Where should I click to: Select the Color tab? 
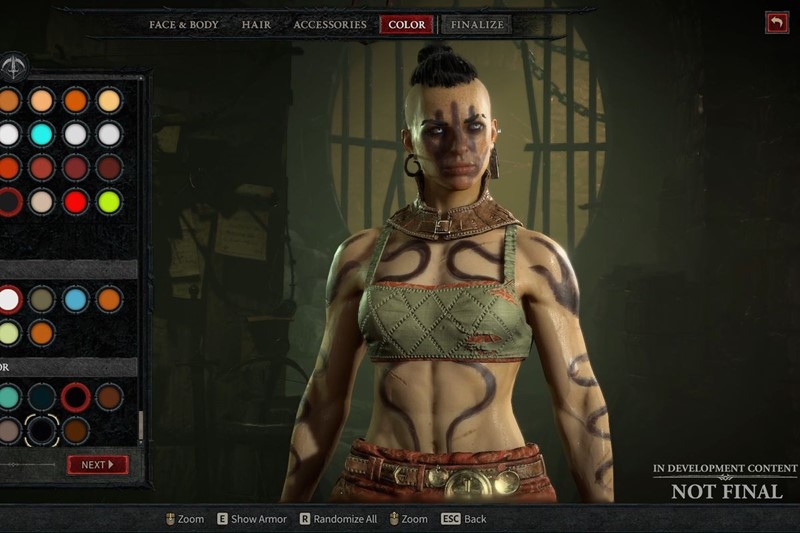click(x=406, y=24)
